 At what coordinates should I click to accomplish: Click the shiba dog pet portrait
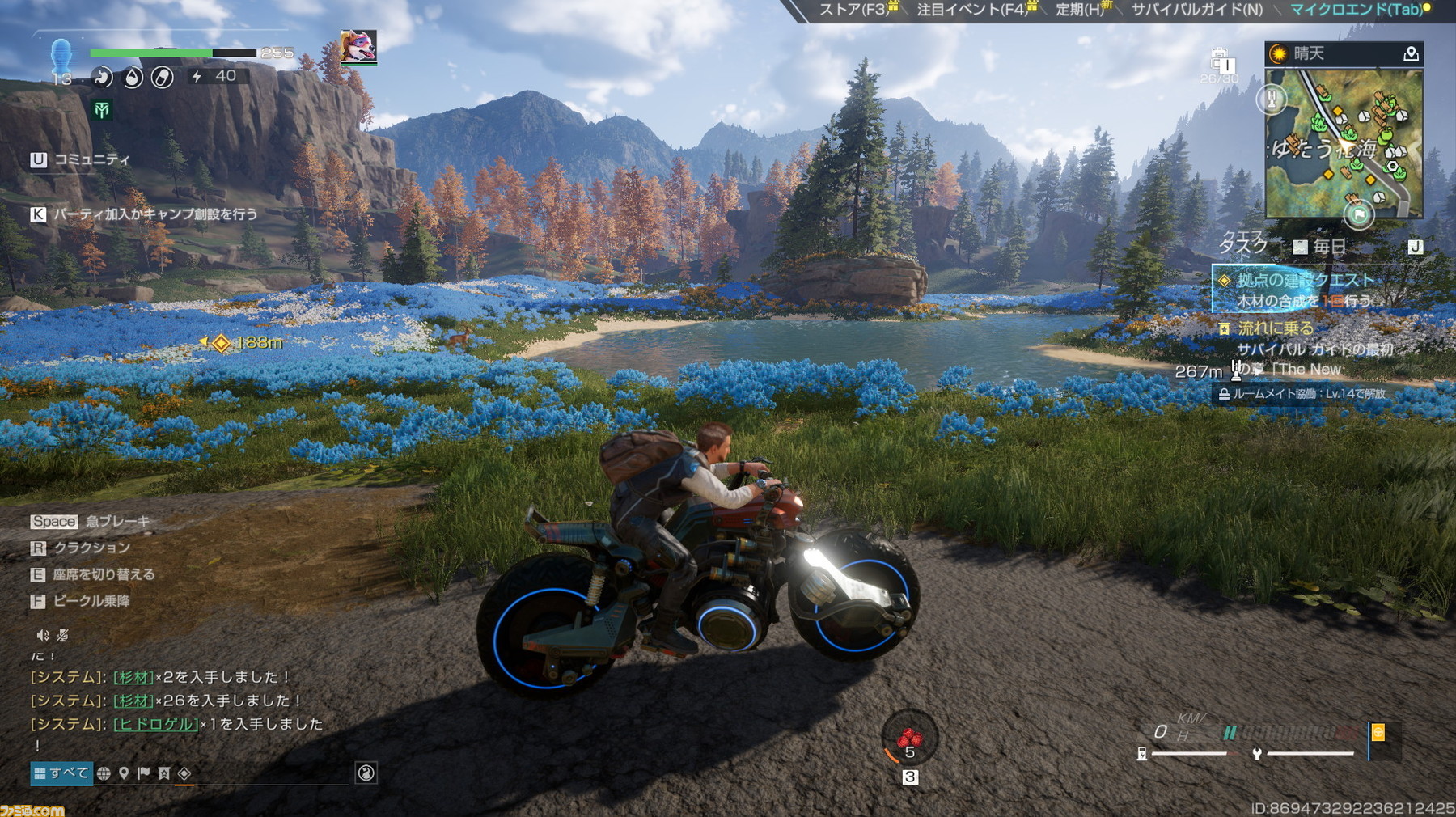358,47
